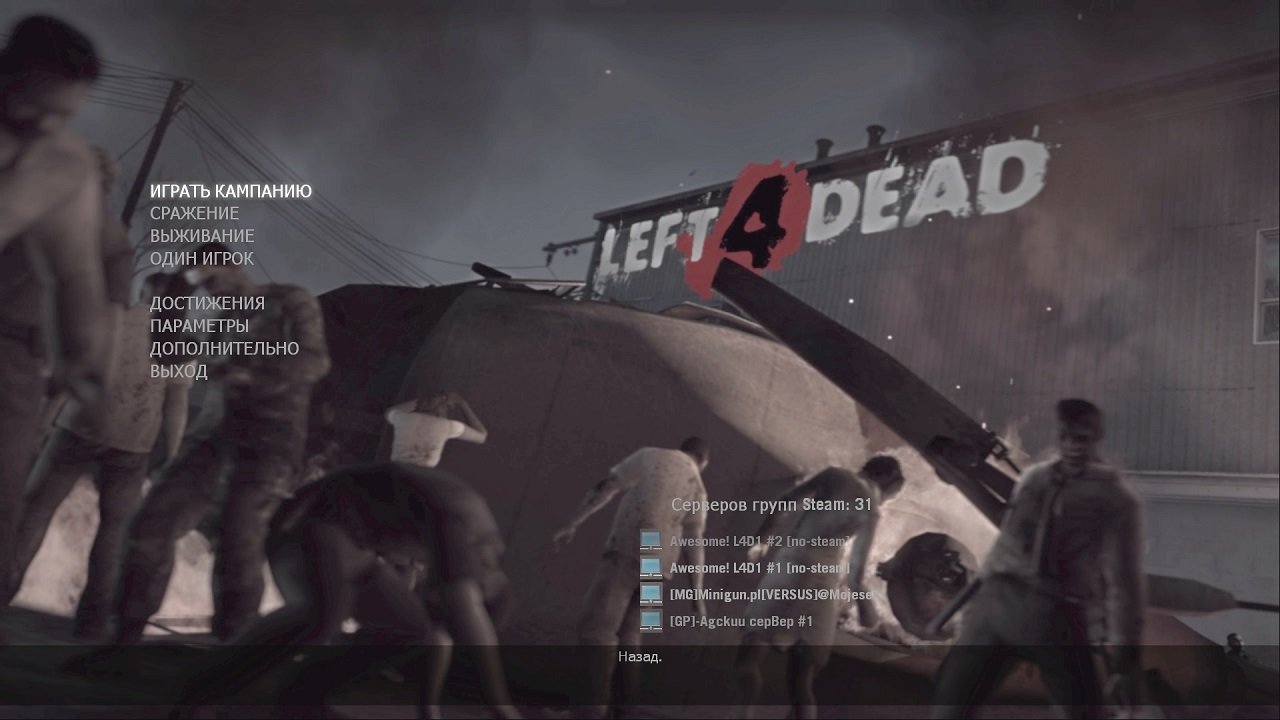Click ВЫХОД to quit the game
Image resolution: width=1280 pixels, height=720 pixels.
(x=179, y=371)
